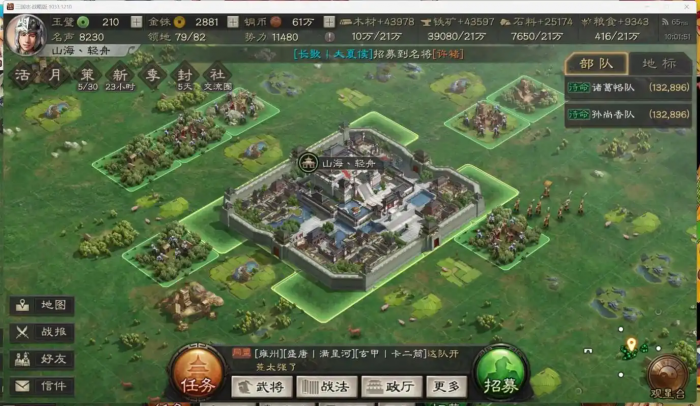The height and width of the screenshot is (406, 700).
Task: Select the 诸葛恪队 troop row
Action: (627, 88)
